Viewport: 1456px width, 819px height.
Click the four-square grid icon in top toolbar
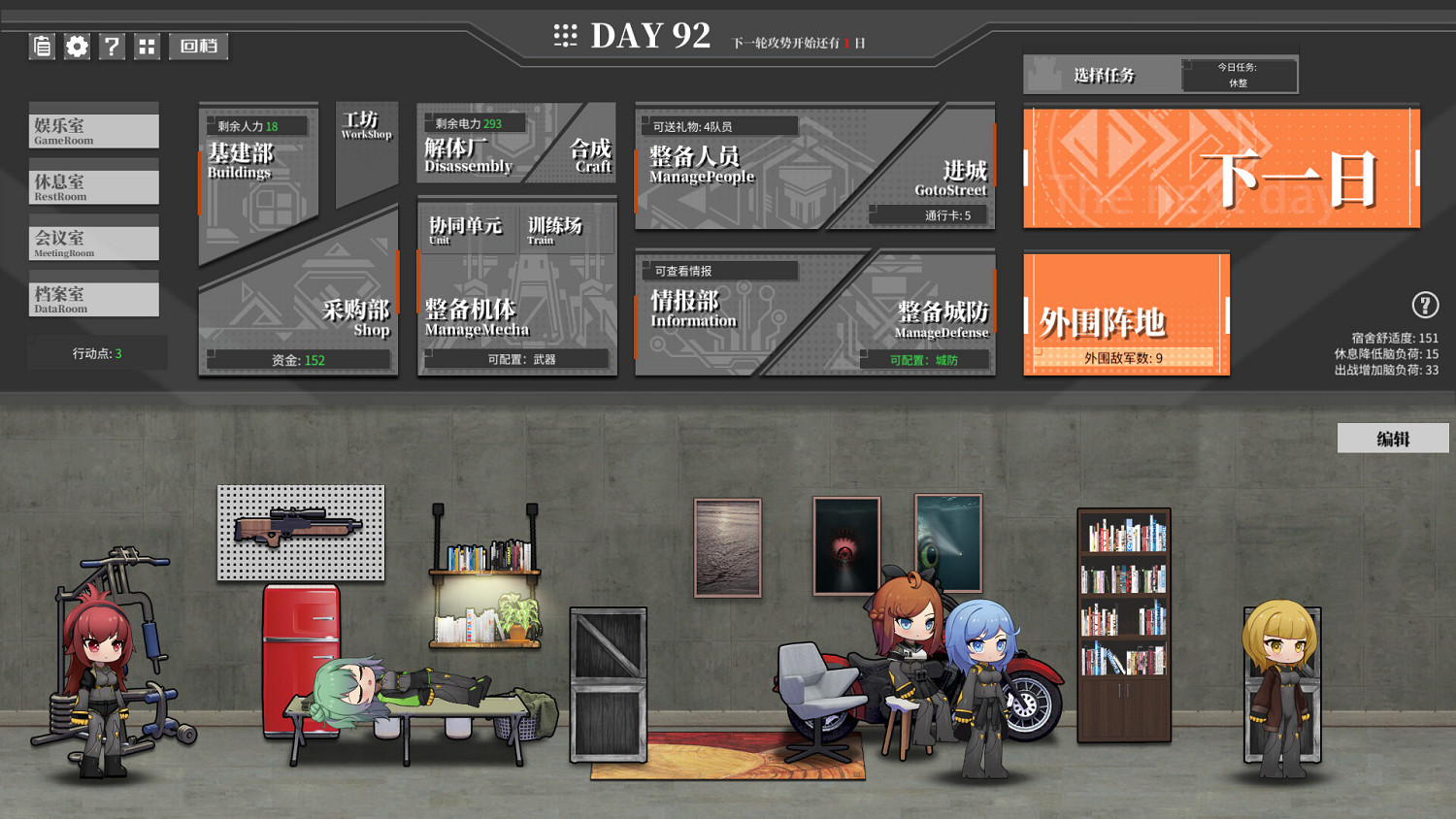click(x=147, y=46)
